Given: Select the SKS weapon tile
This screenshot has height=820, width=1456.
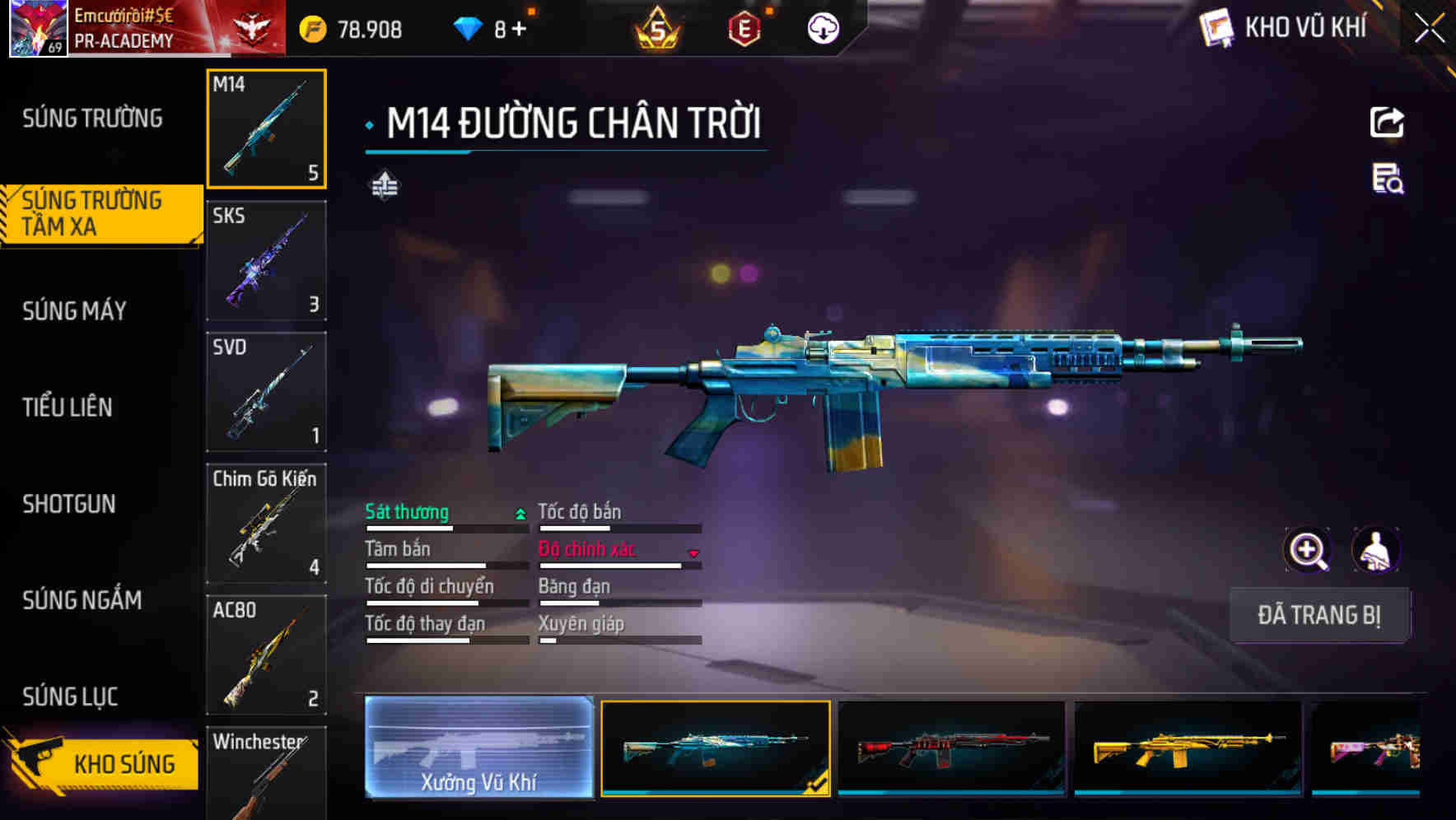Looking at the screenshot, I should (266, 261).
